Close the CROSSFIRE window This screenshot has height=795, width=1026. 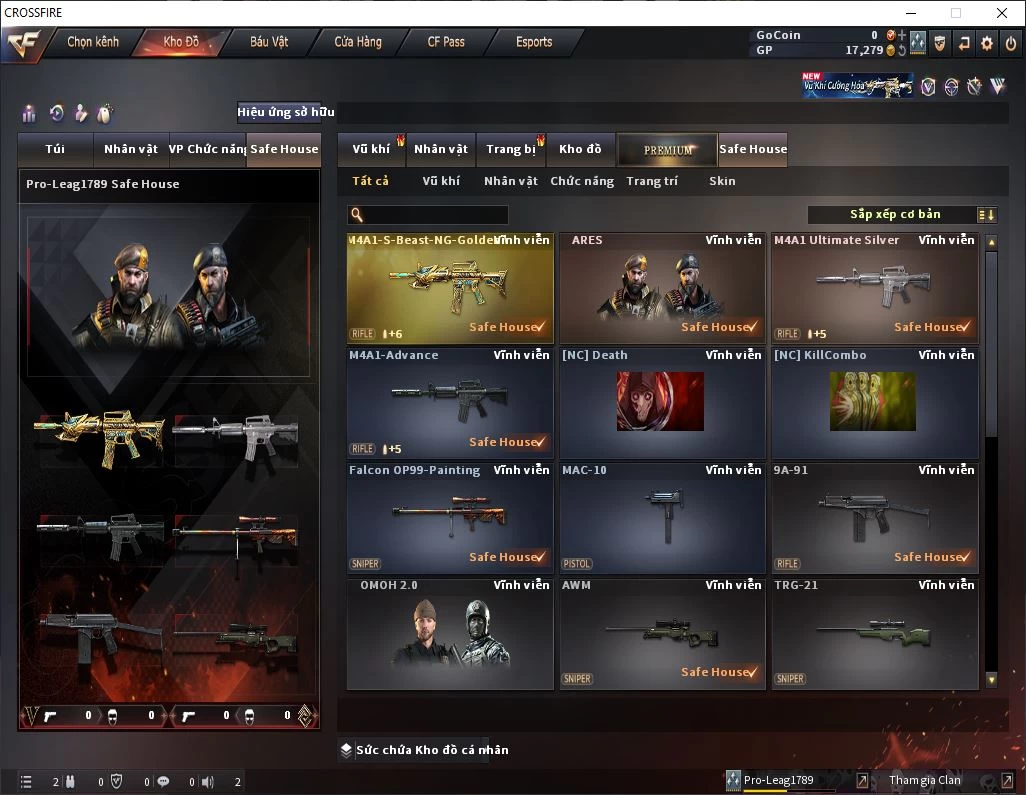coord(1002,13)
